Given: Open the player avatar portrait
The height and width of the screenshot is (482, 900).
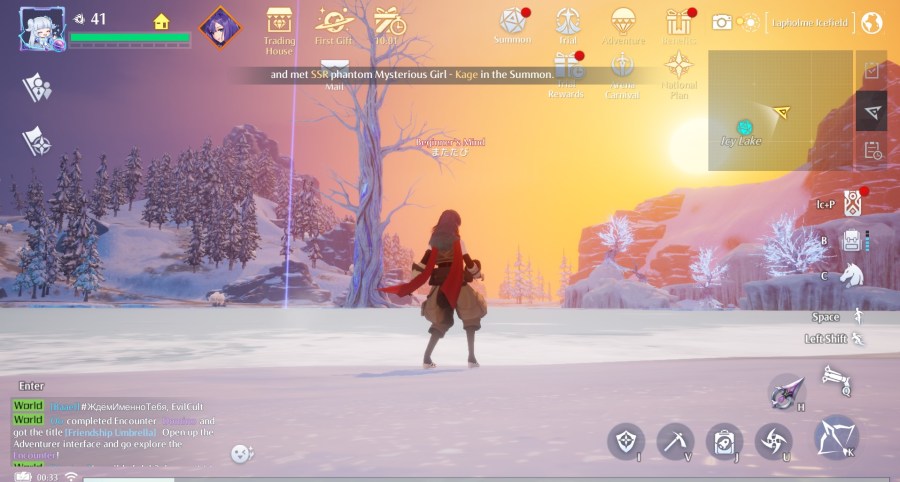Looking at the screenshot, I should click(x=42, y=27).
